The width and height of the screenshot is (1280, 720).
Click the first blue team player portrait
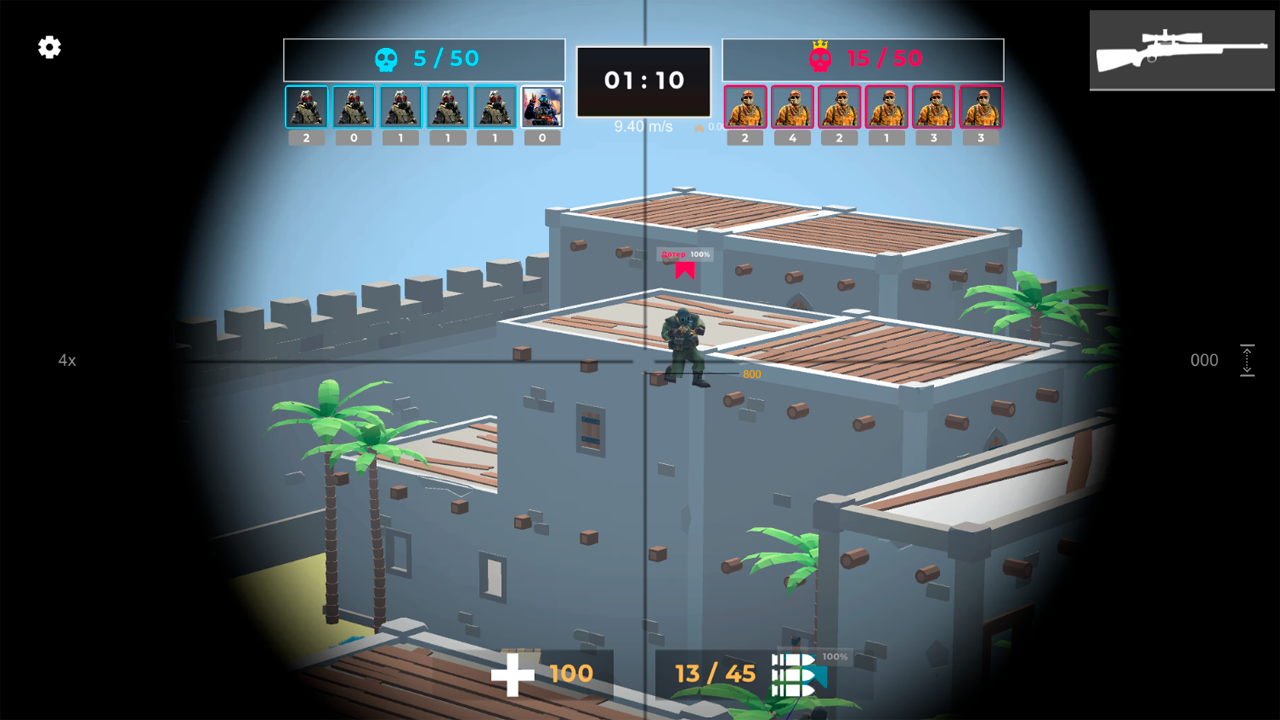[305, 105]
